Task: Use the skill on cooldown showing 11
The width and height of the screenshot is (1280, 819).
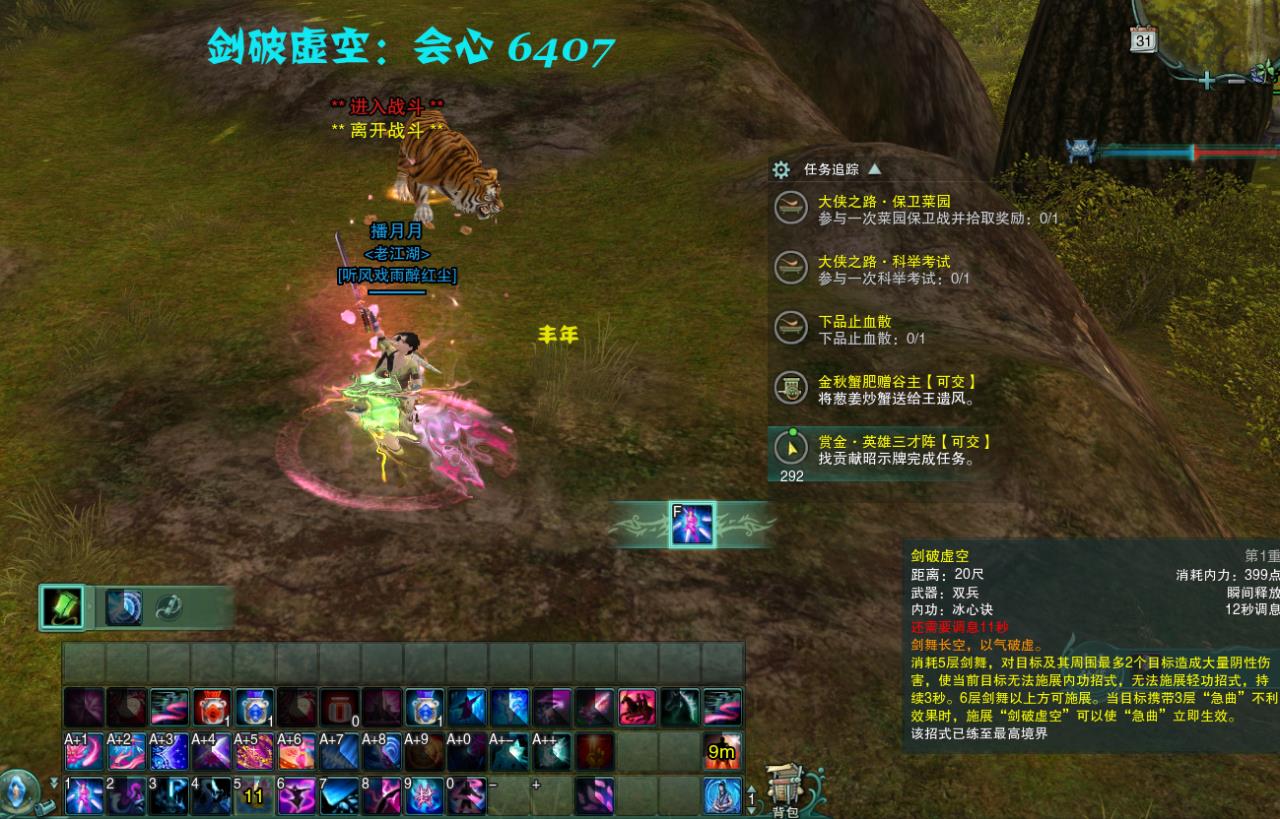Action: [x=253, y=797]
